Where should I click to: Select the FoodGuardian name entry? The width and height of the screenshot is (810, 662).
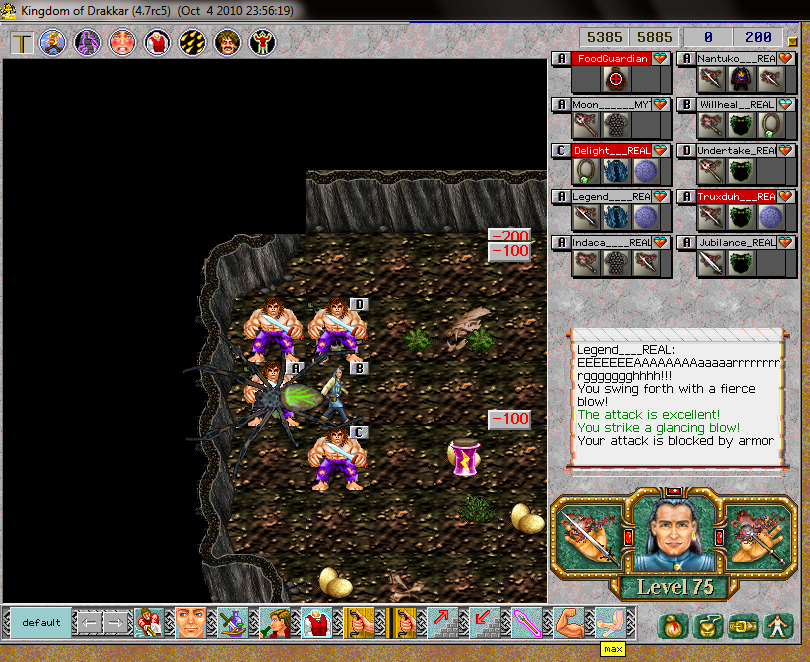pyautogui.click(x=610, y=59)
